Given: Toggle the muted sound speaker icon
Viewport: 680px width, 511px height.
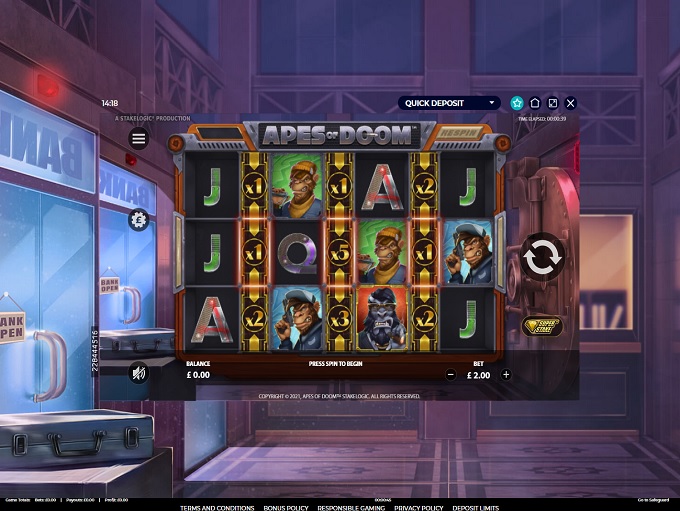Looking at the screenshot, I should pos(139,374).
